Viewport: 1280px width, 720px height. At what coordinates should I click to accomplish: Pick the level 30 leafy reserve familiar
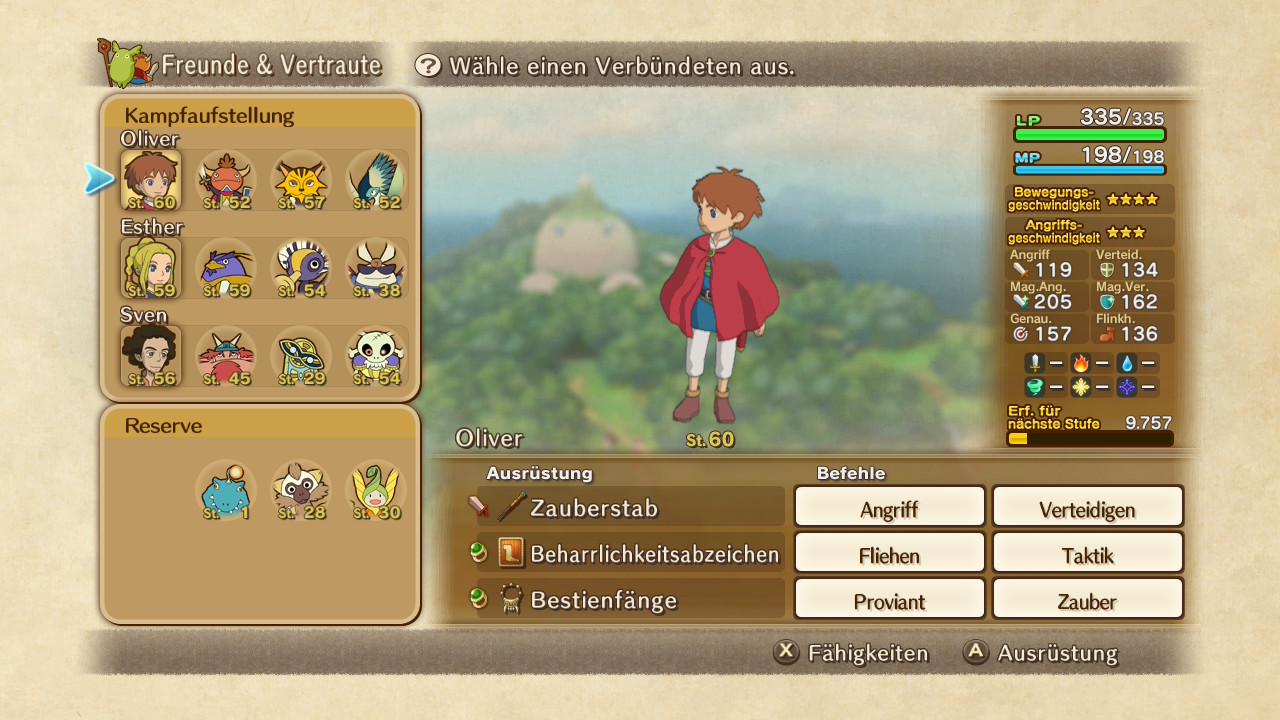[x=376, y=490]
